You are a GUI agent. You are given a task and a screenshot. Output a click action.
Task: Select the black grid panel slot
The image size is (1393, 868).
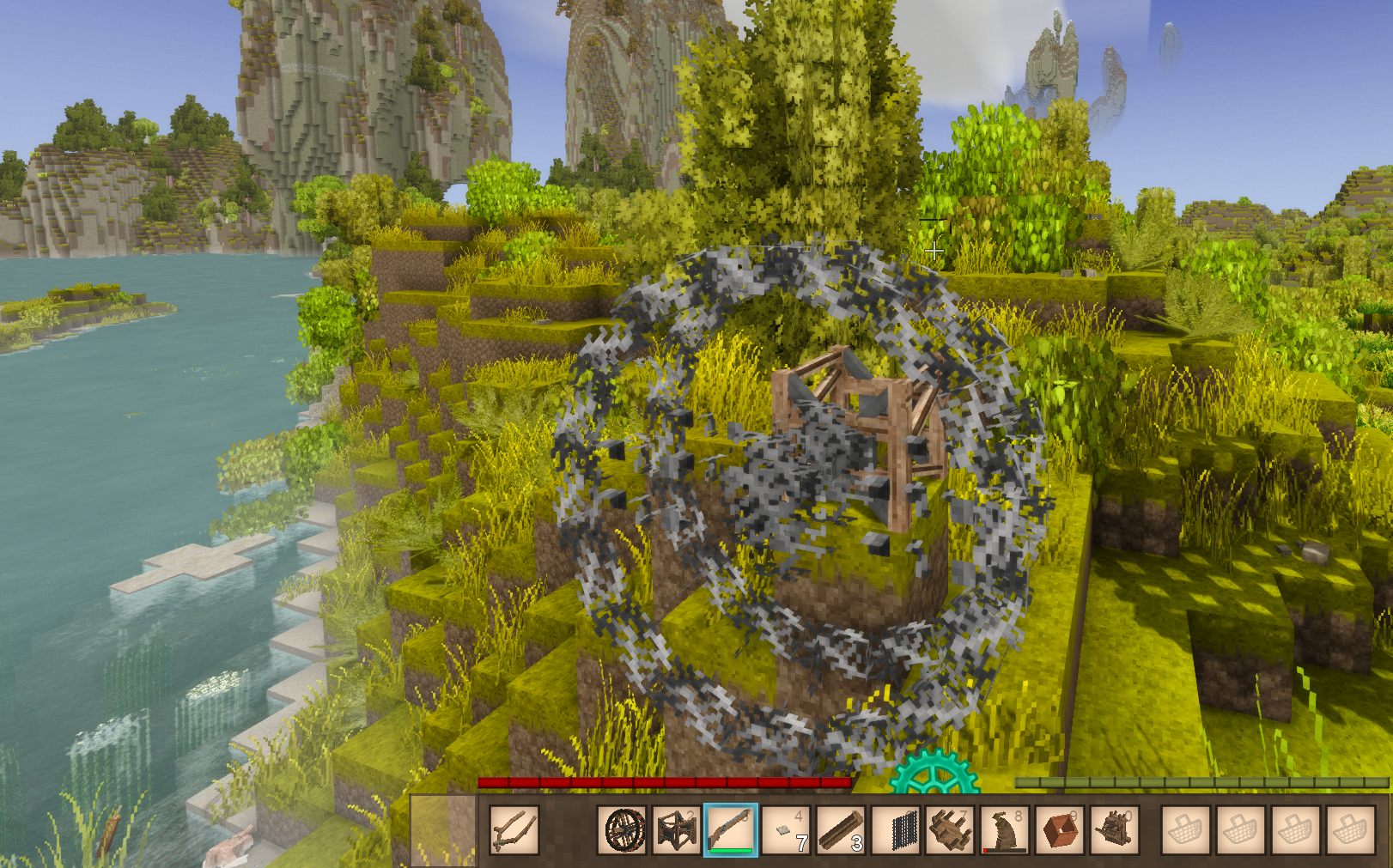[x=897, y=830]
